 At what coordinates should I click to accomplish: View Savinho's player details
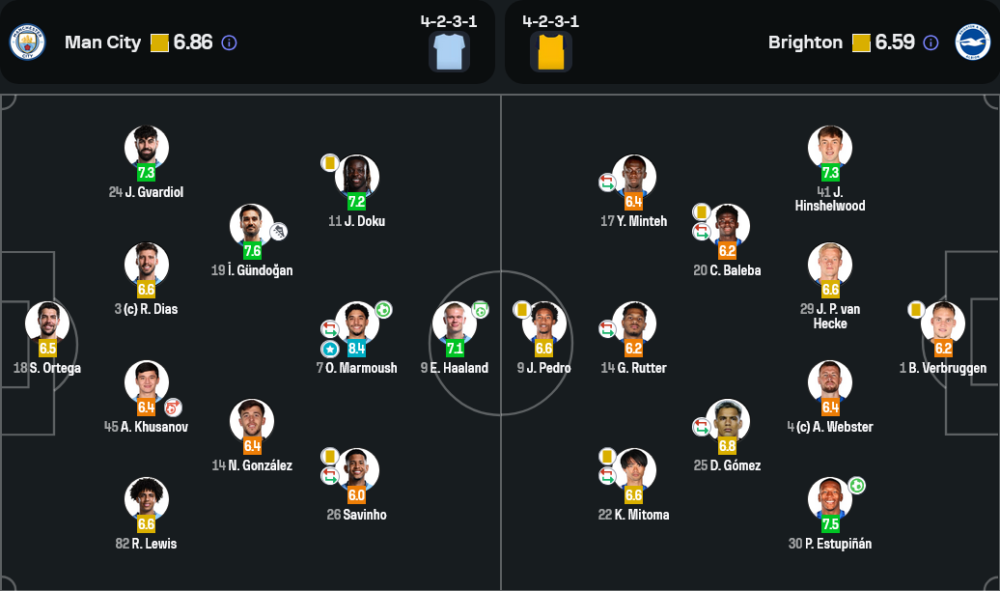point(356,471)
